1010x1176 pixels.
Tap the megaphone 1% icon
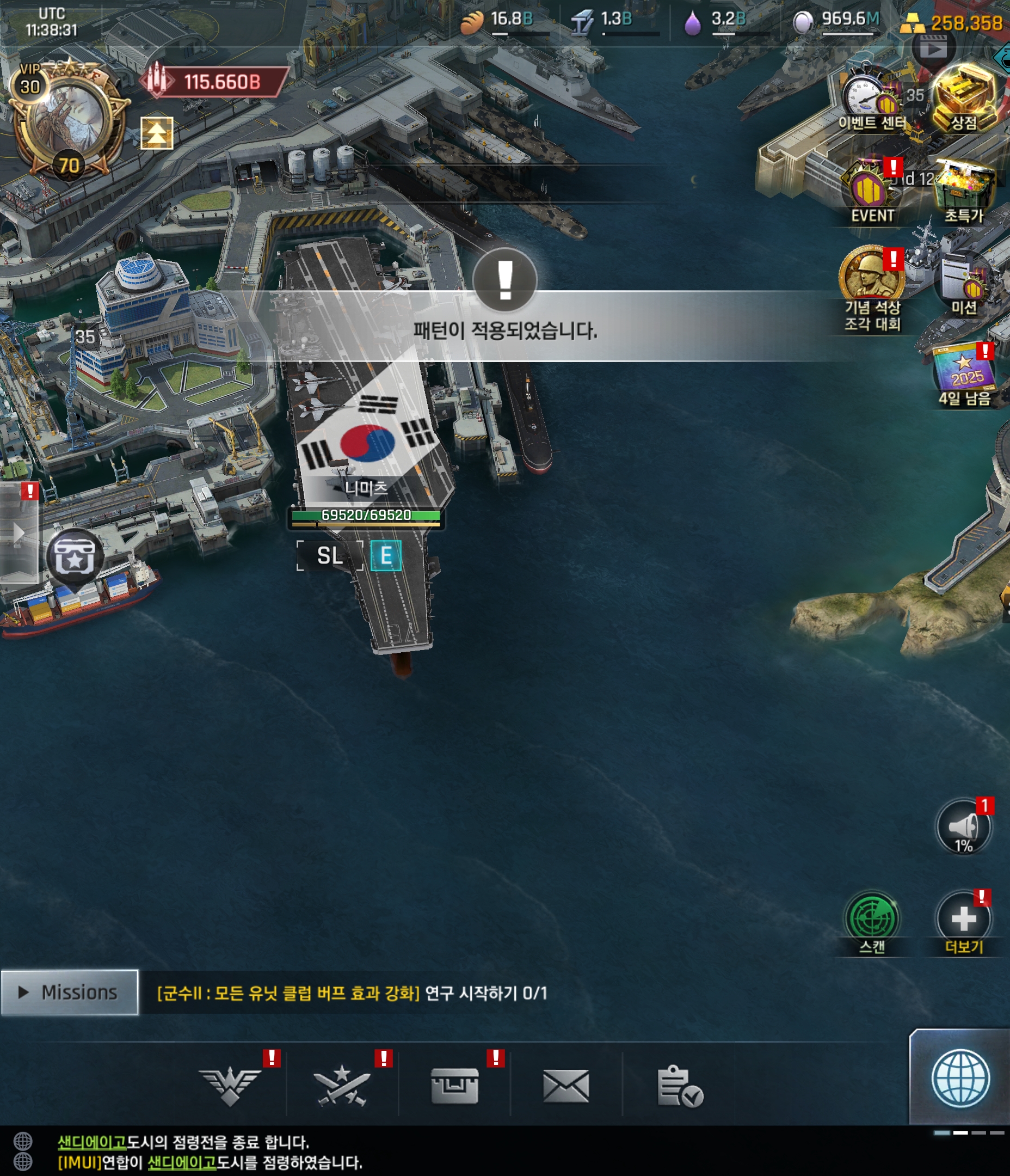963,826
